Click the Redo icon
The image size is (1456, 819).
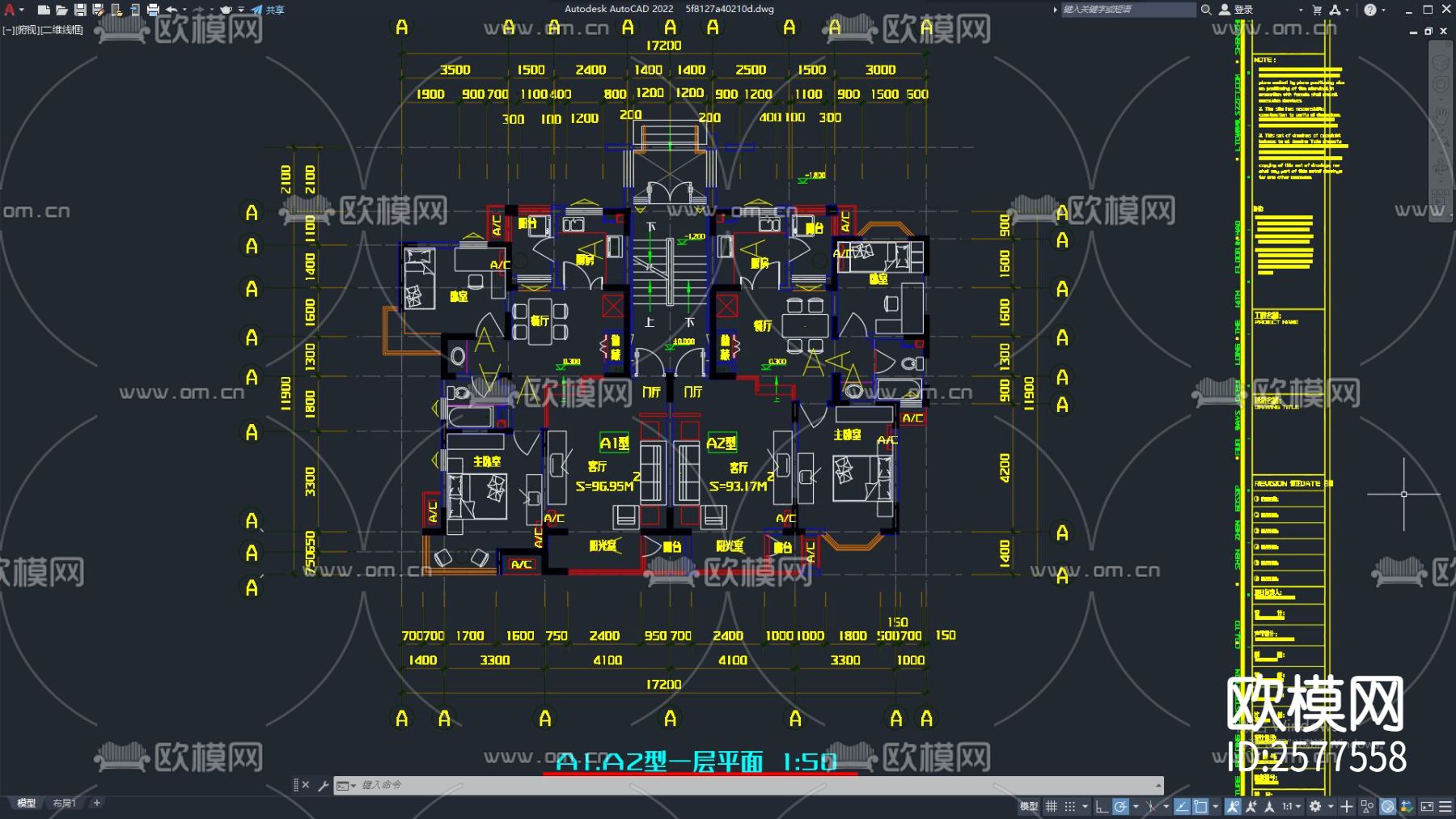click(199, 10)
